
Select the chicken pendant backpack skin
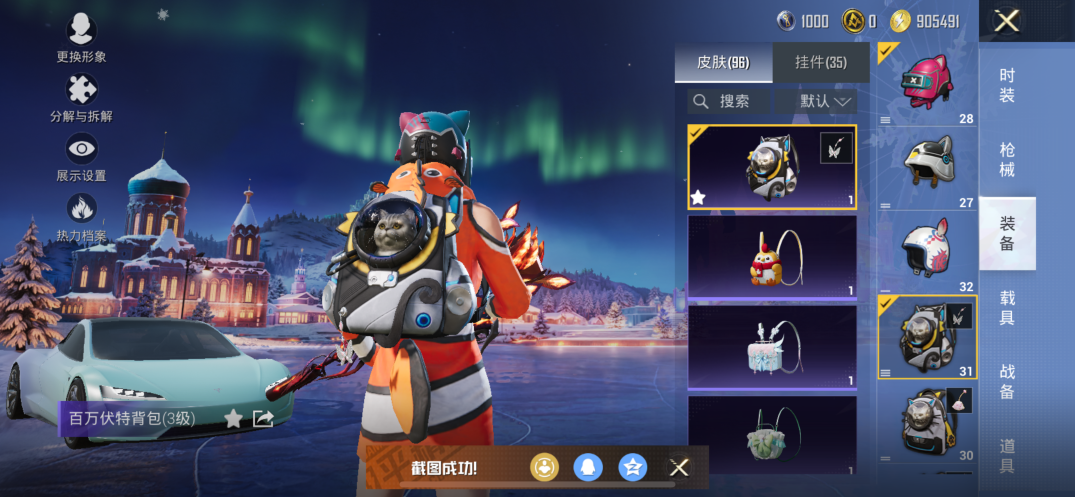[x=771, y=258]
